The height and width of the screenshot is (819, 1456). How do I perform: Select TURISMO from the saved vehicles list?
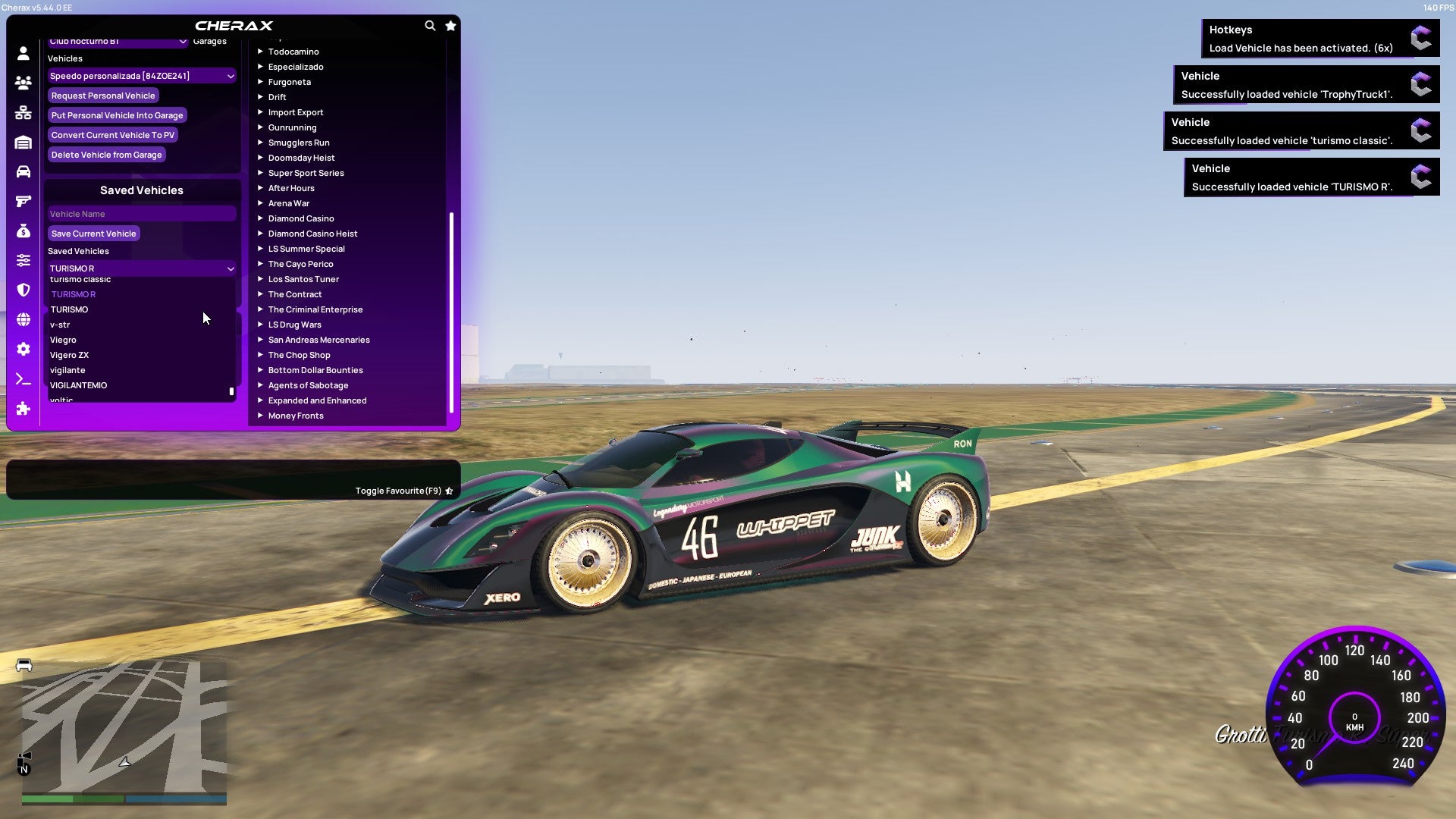[x=69, y=309]
